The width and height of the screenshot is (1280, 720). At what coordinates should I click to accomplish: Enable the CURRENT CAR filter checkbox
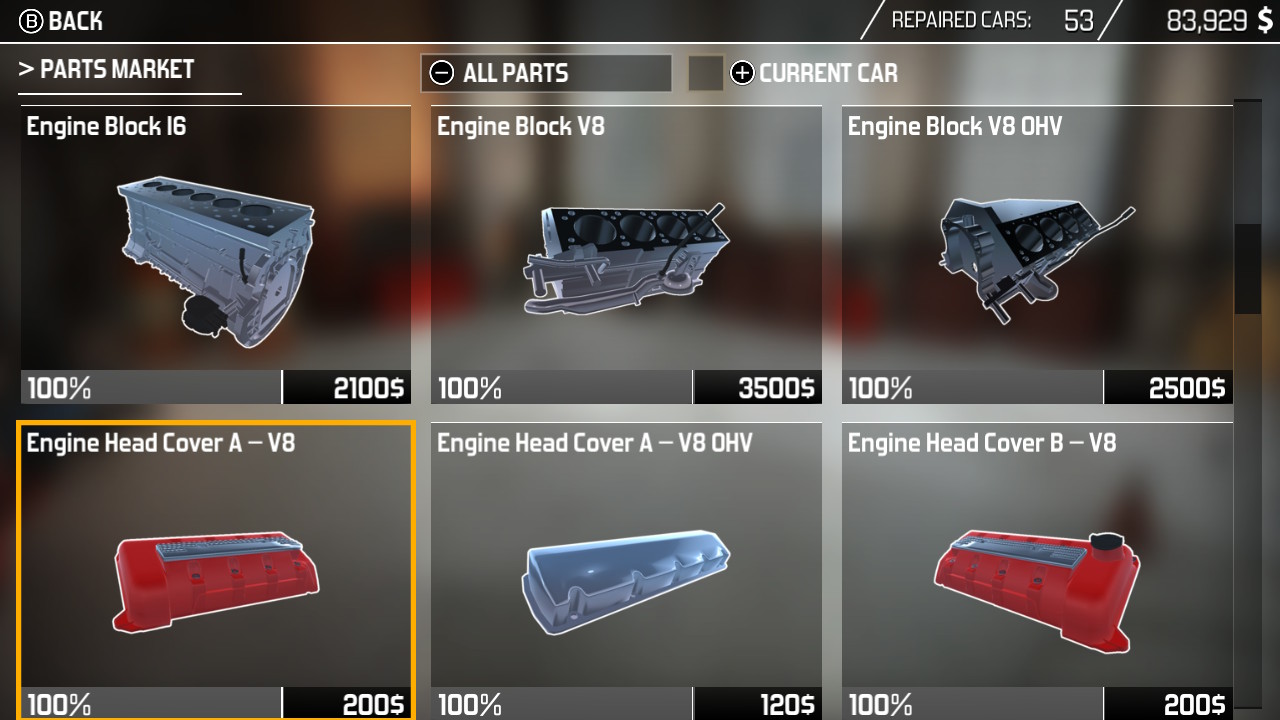706,73
